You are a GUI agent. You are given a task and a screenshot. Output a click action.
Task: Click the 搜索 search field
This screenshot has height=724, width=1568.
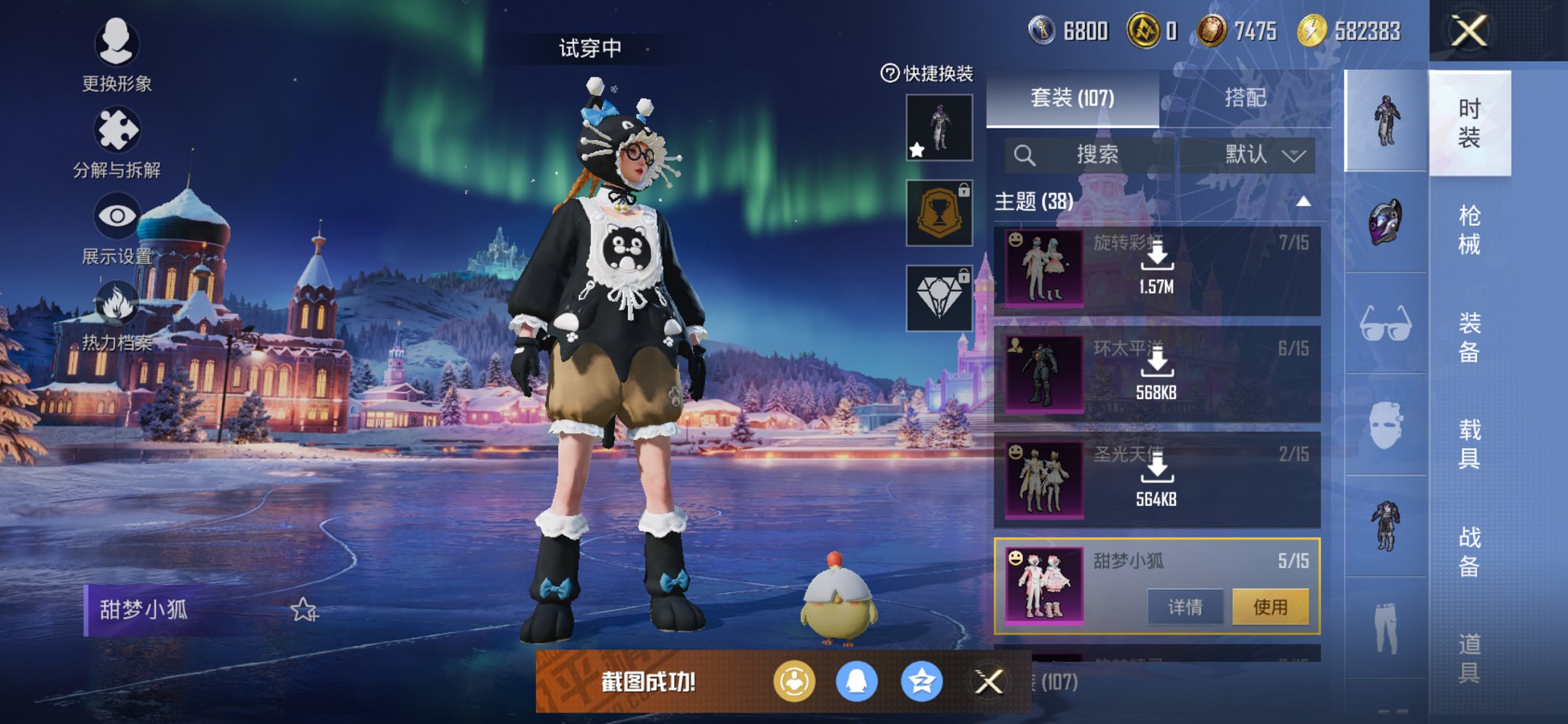[1089, 154]
